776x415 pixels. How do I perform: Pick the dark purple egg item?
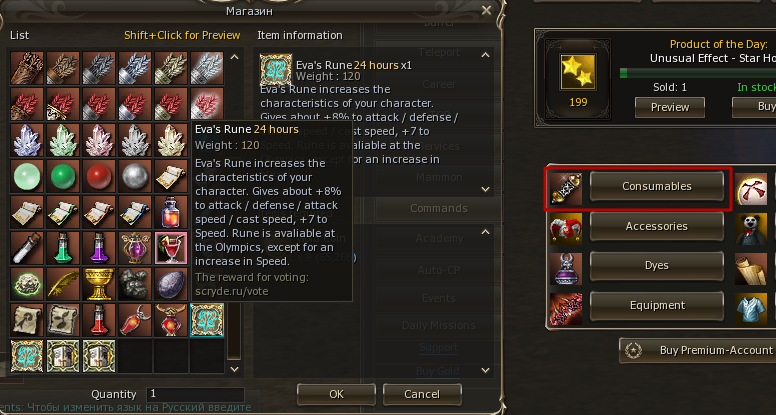(171, 283)
